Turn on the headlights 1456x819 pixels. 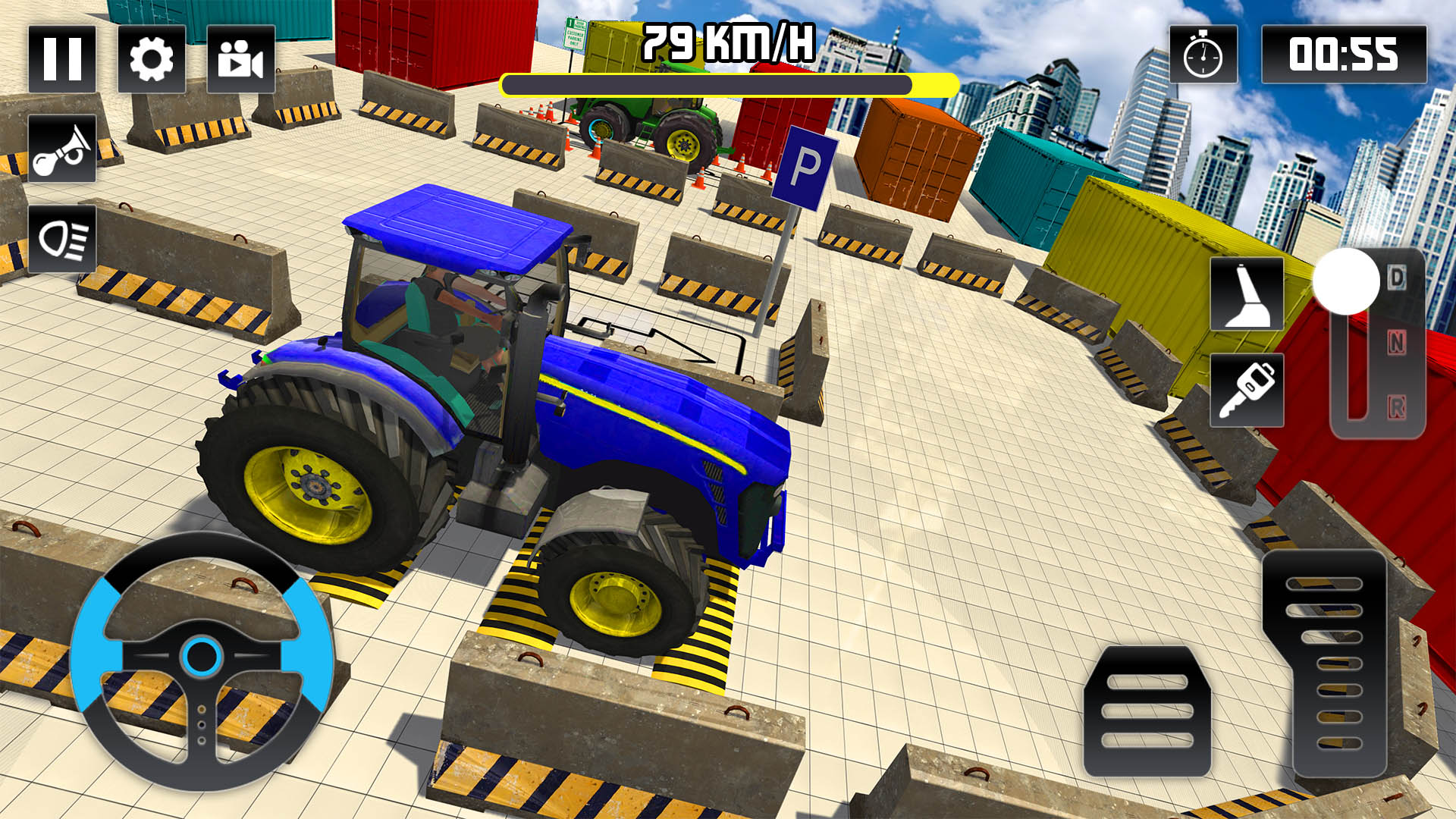[x=64, y=239]
